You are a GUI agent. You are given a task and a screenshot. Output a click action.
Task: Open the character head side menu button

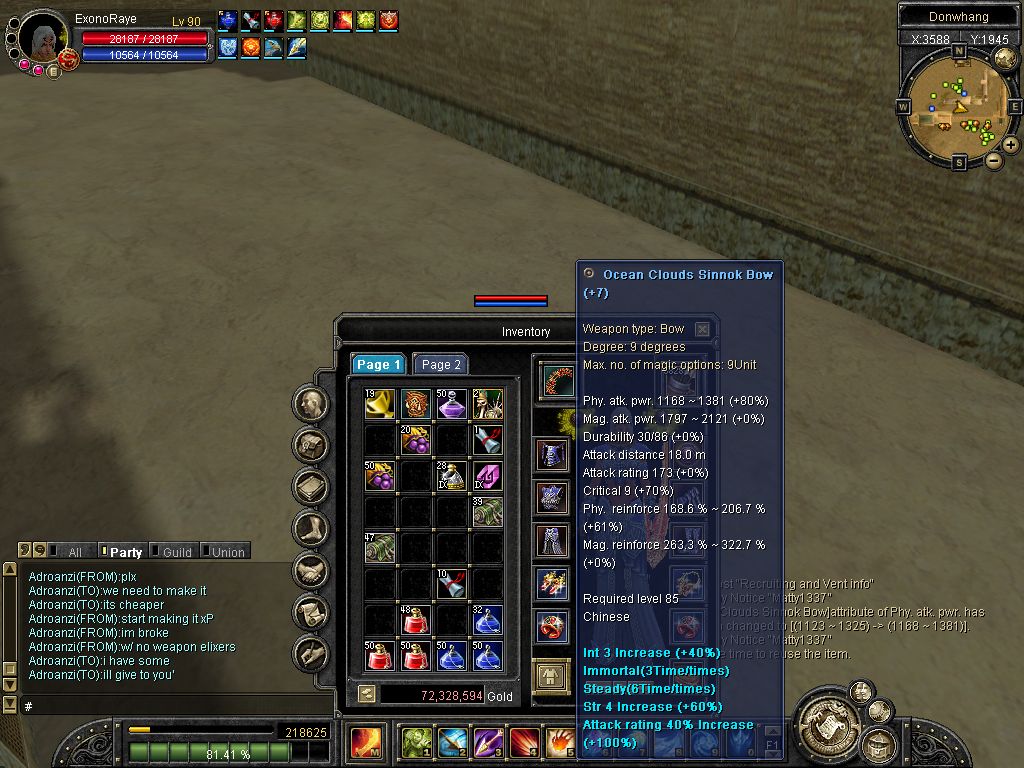(x=312, y=404)
